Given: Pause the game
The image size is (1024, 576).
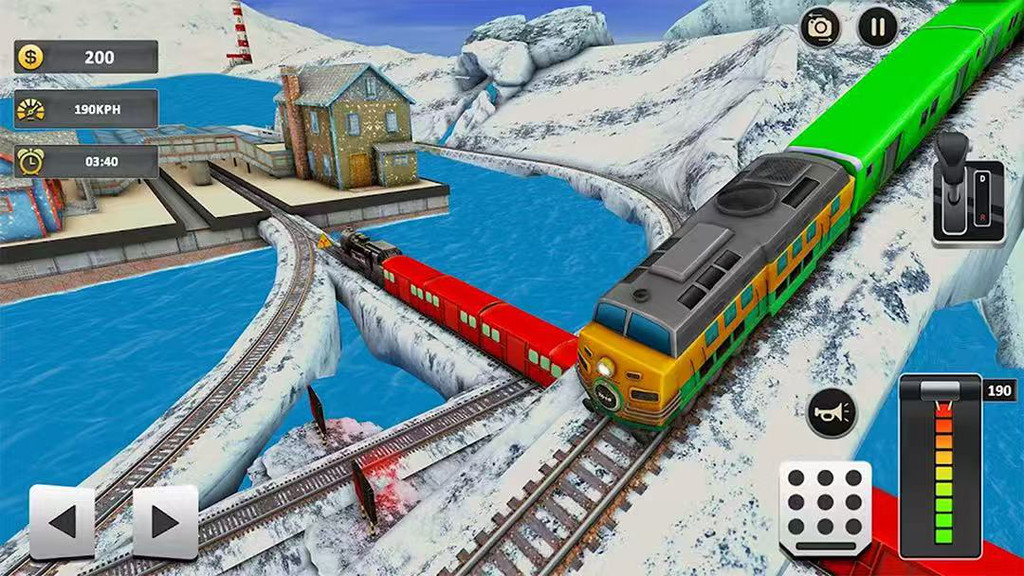Looking at the screenshot, I should [x=877, y=27].
